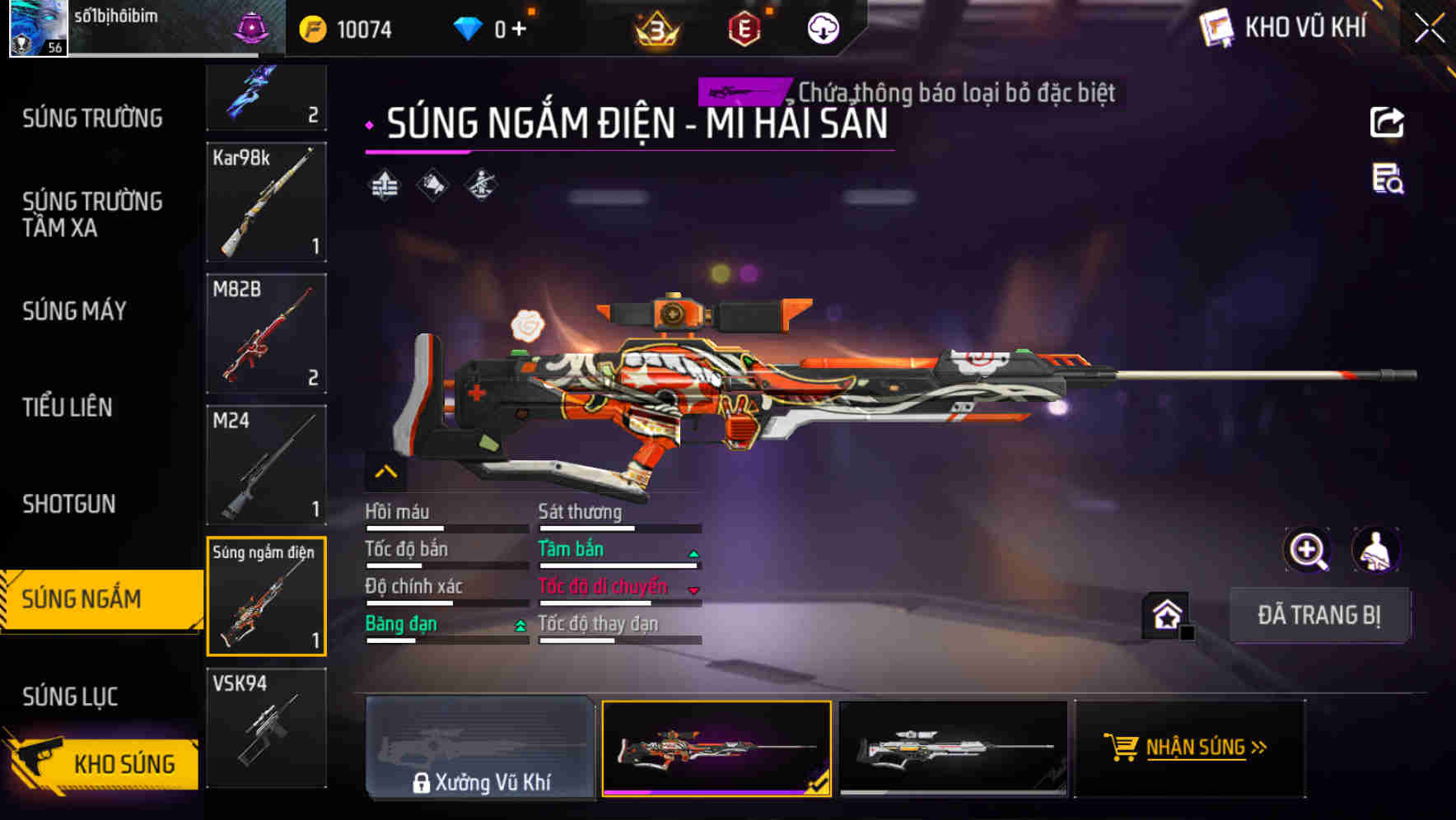Add diamonds using the plus button
The height and width of the screenshot is (820, 1456).
tap(519, 30)
